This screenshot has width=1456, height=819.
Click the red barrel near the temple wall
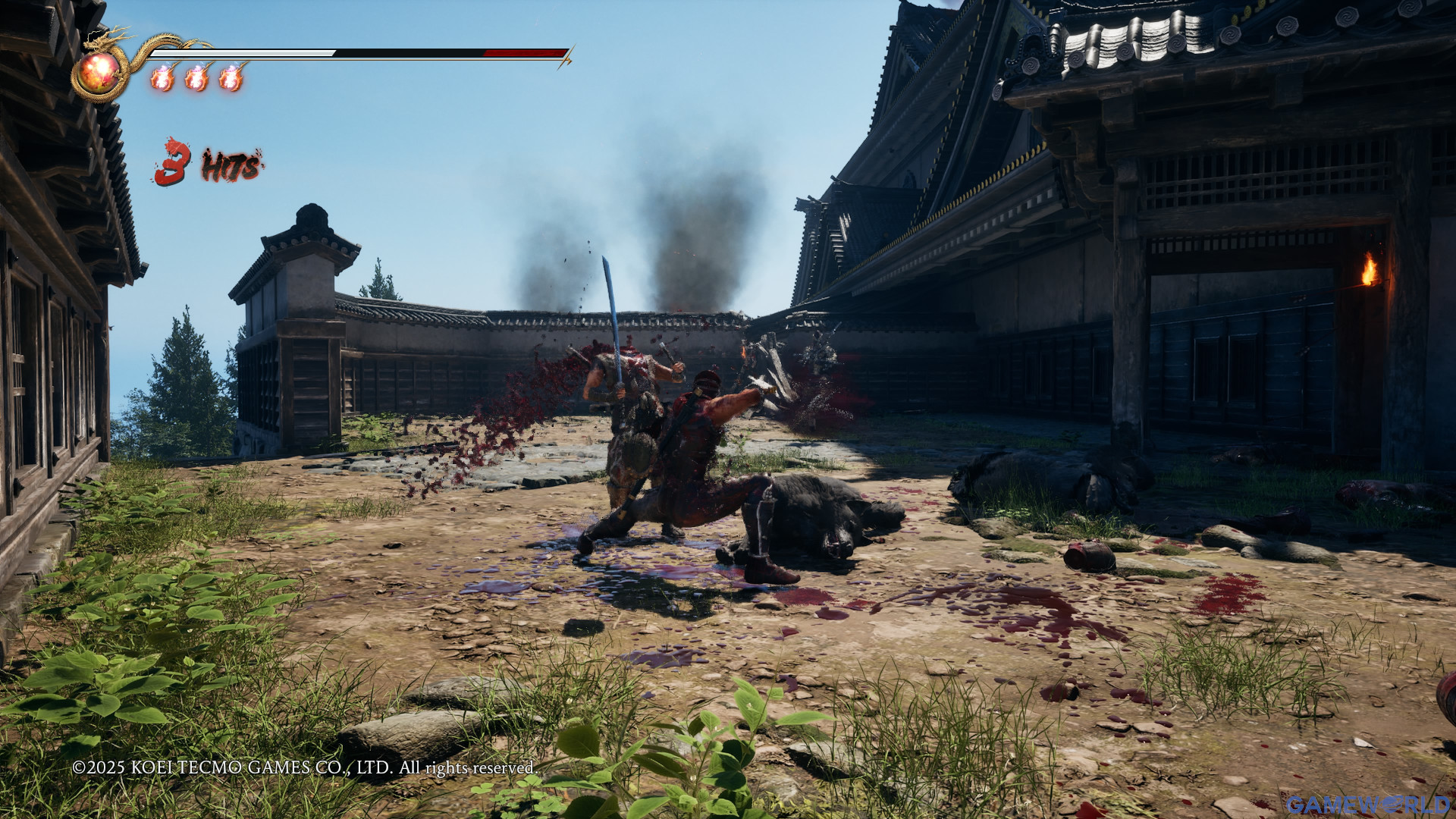point(1090,557)
